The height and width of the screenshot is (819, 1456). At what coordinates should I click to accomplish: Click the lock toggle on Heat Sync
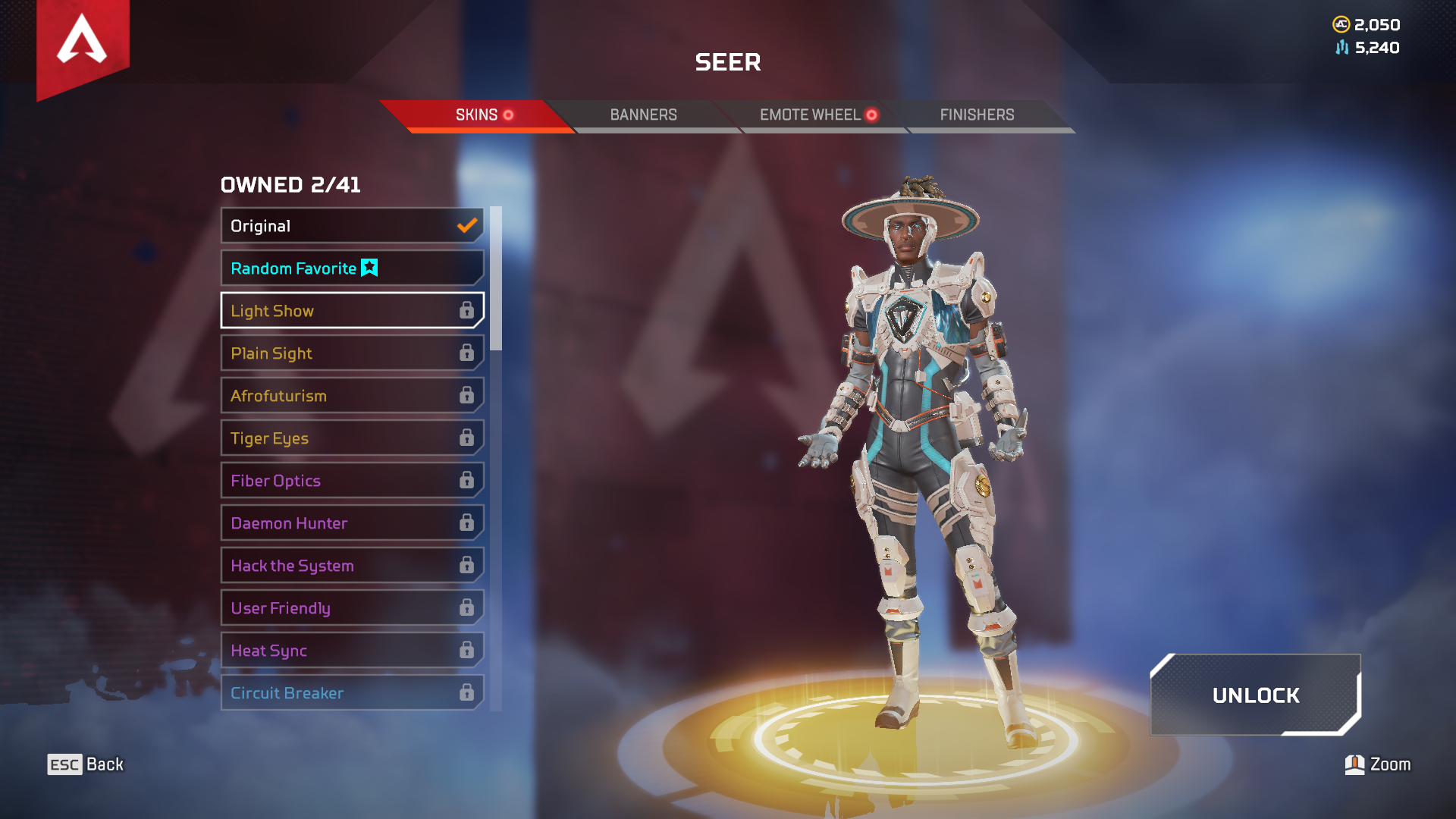point(468,650)
